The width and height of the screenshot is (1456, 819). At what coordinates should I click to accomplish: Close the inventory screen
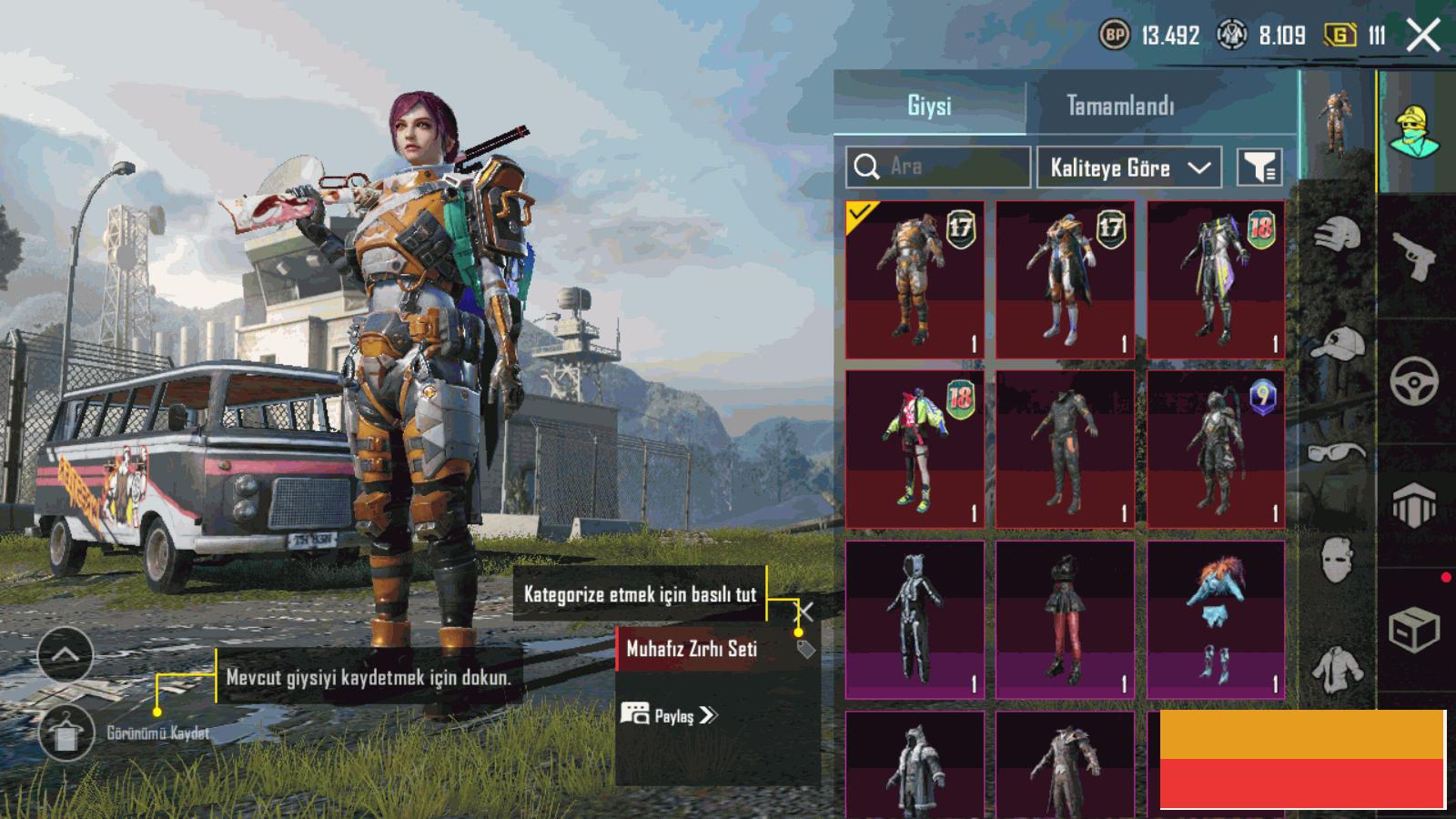pyautogui.click(x=1422, y=36)
